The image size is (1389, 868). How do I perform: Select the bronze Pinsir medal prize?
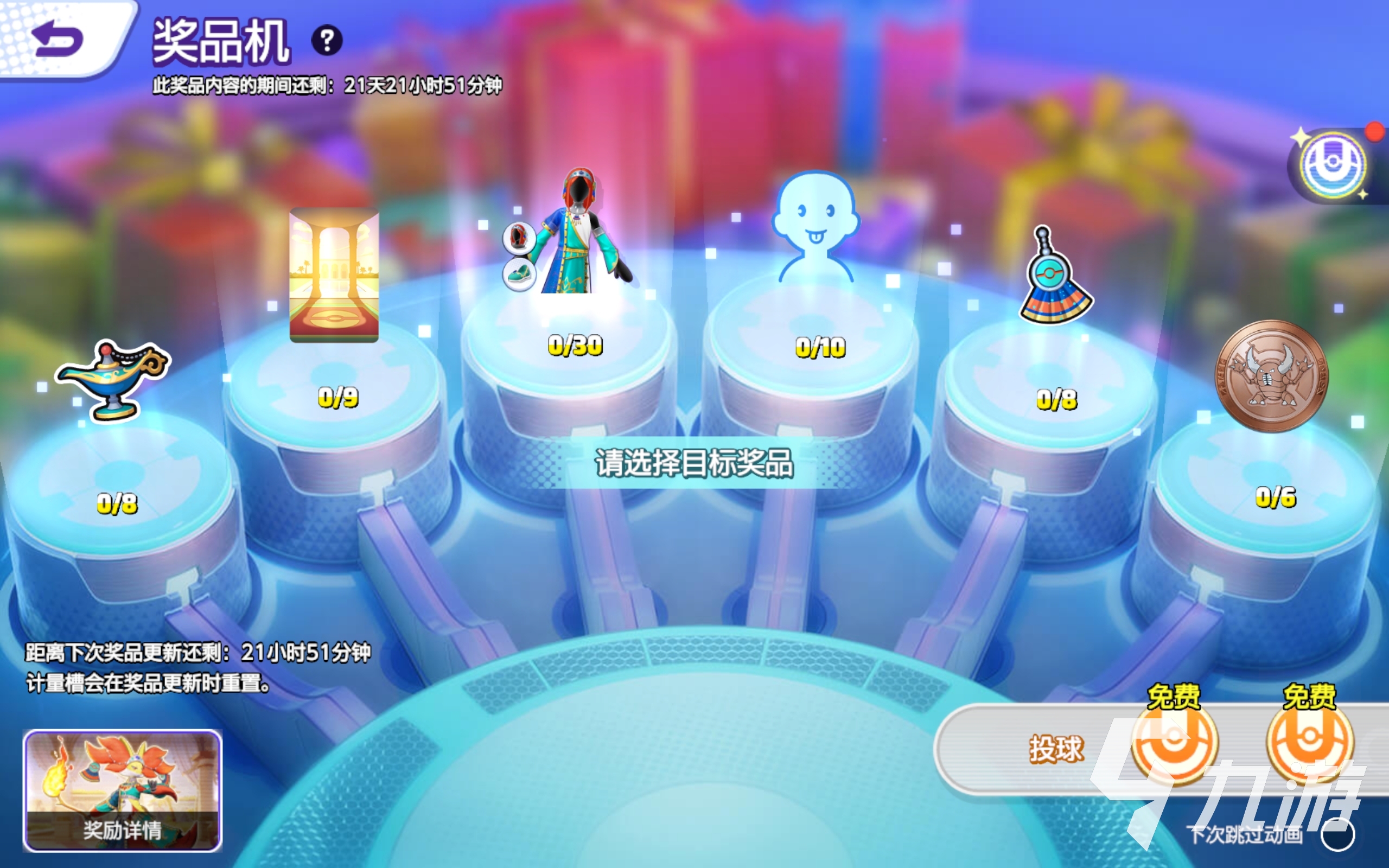1272,375
